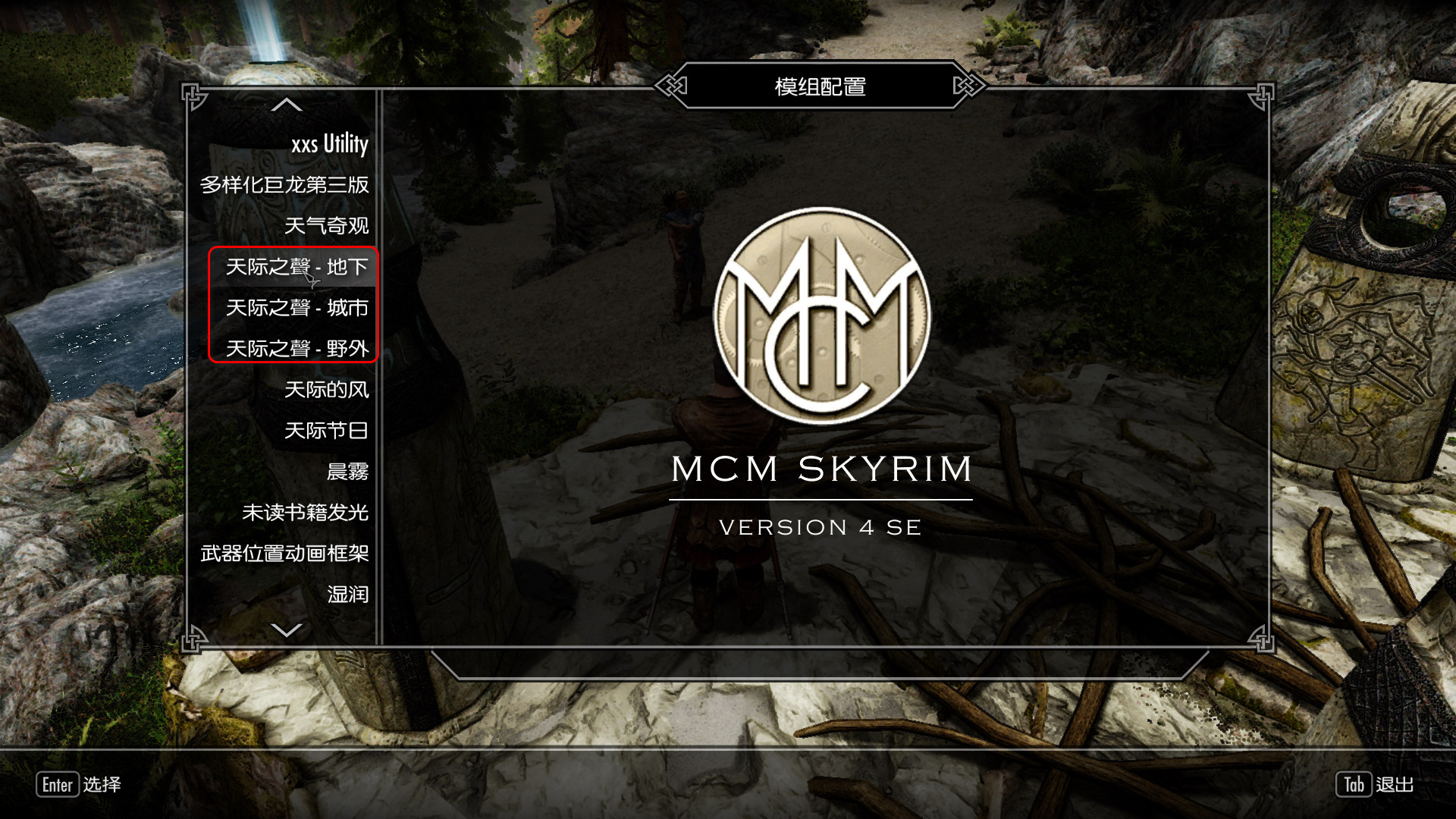1456x819 pixels.
Task: Click the up arrow above the mod list
Action: [287, 105]
